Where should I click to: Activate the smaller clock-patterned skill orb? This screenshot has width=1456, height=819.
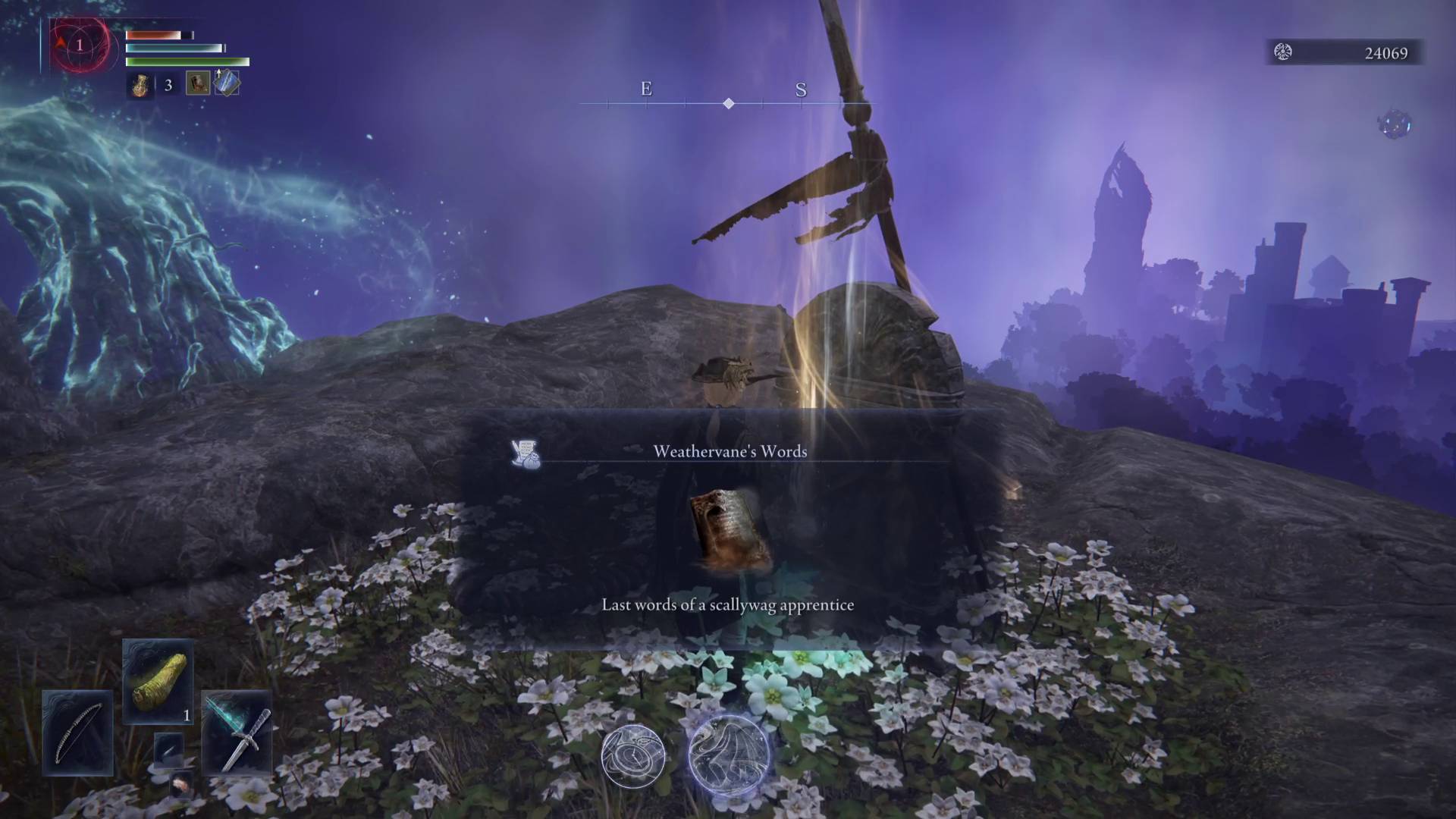coord(633,756)
